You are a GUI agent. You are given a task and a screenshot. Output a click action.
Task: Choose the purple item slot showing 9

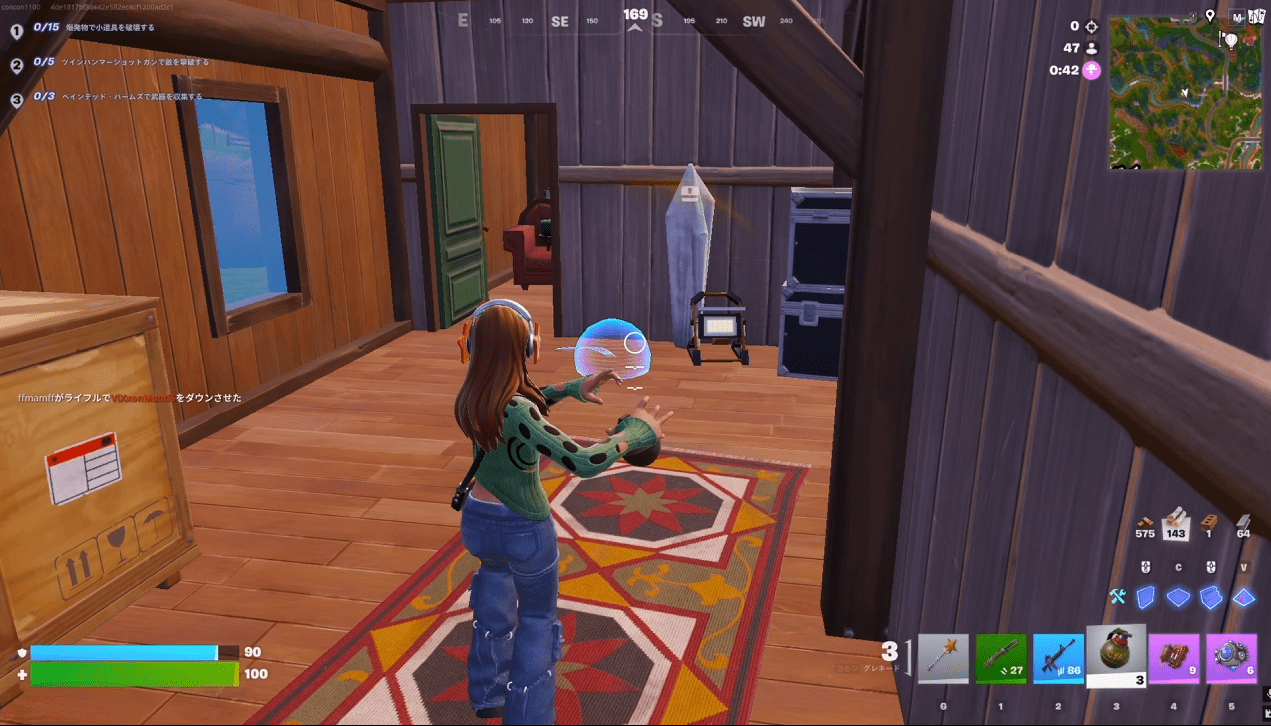(x=1174, y=659)
